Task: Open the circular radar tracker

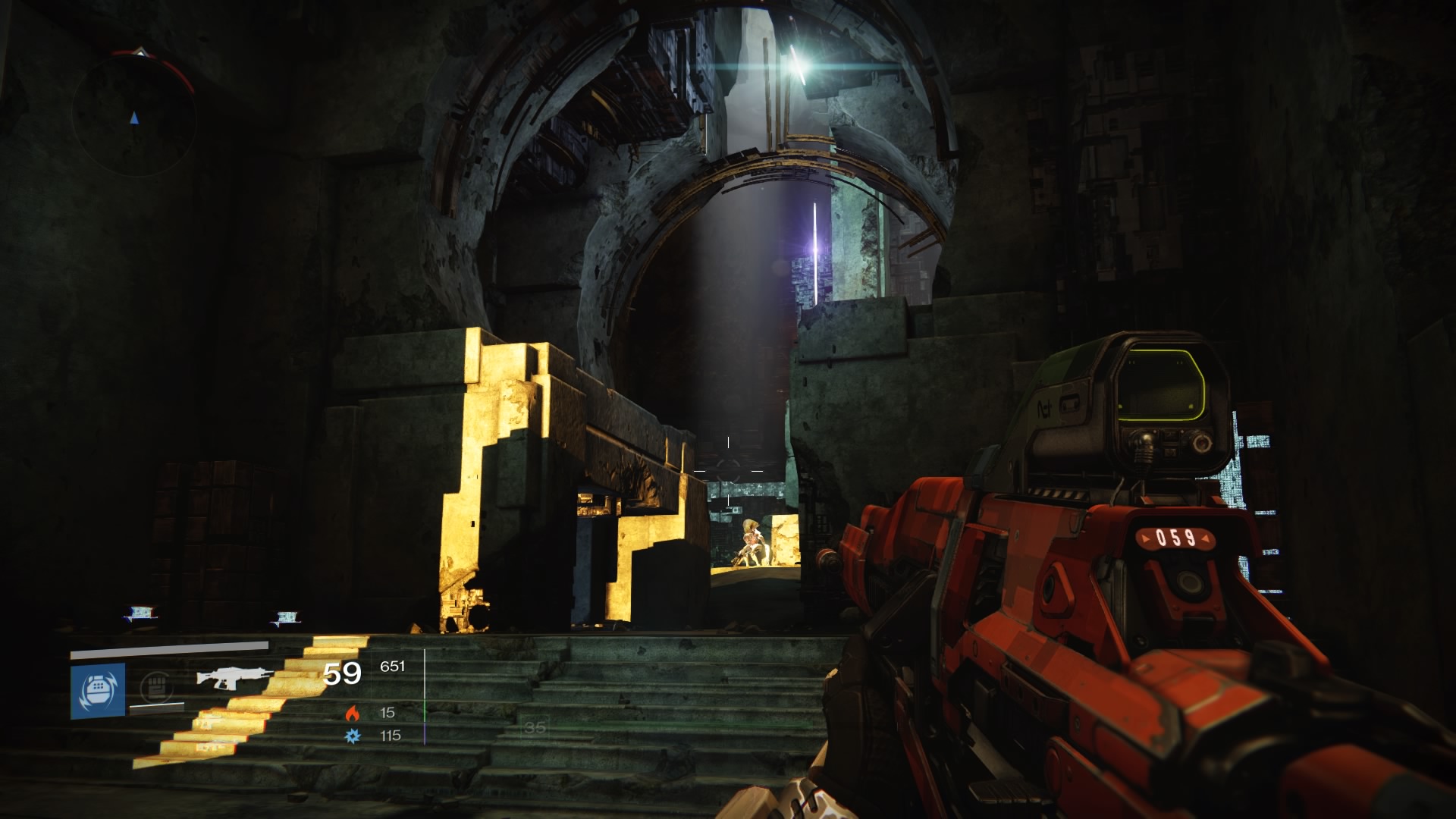Action: [x=134, y=115]
